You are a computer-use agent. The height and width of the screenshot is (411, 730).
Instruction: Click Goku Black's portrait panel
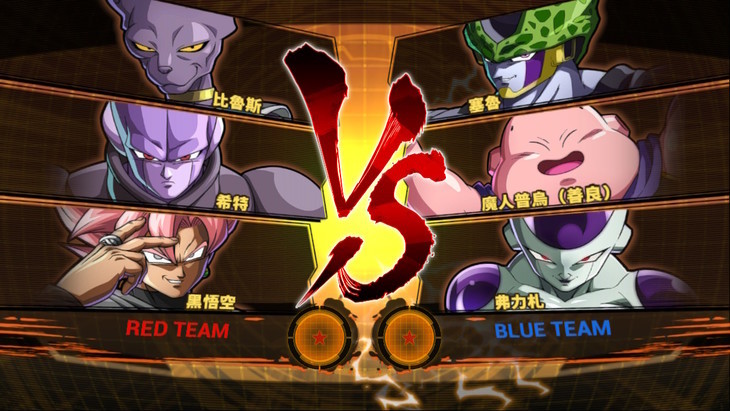[x=160, y=255]
